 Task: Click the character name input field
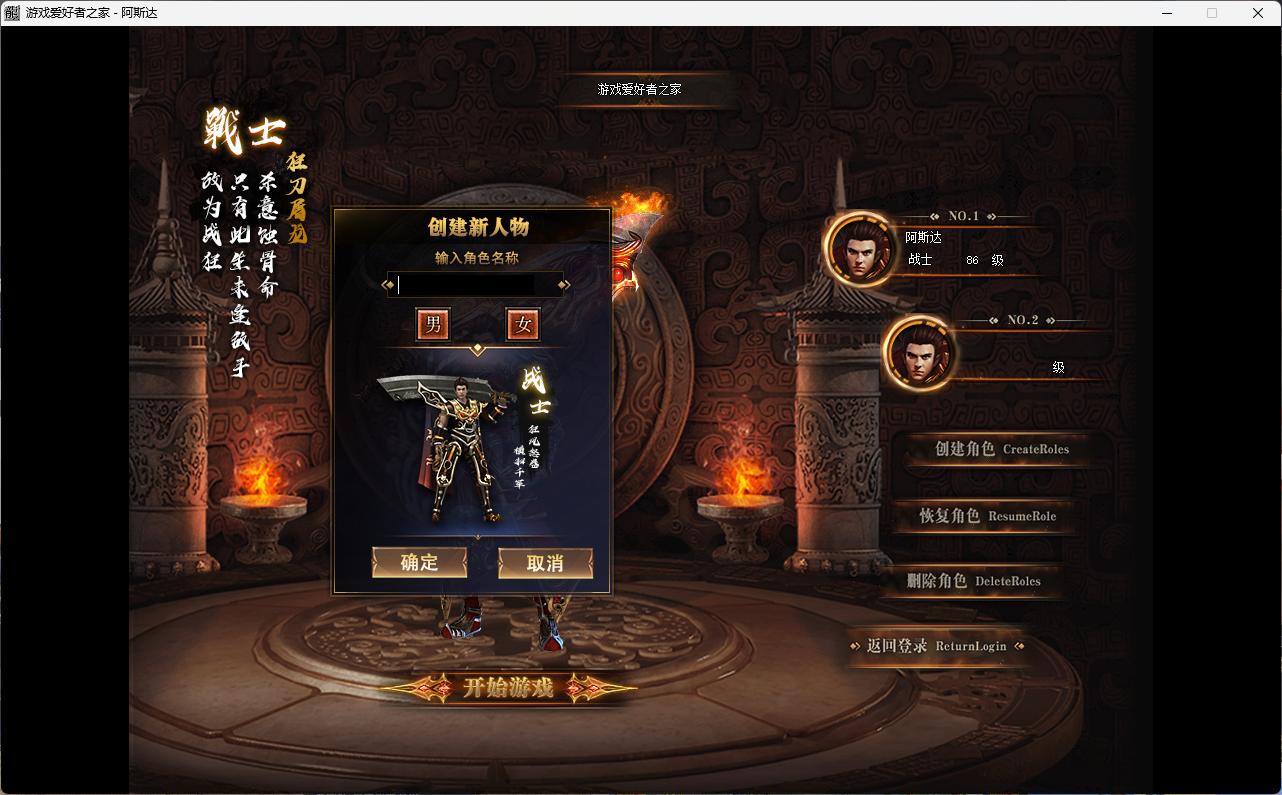475,285
